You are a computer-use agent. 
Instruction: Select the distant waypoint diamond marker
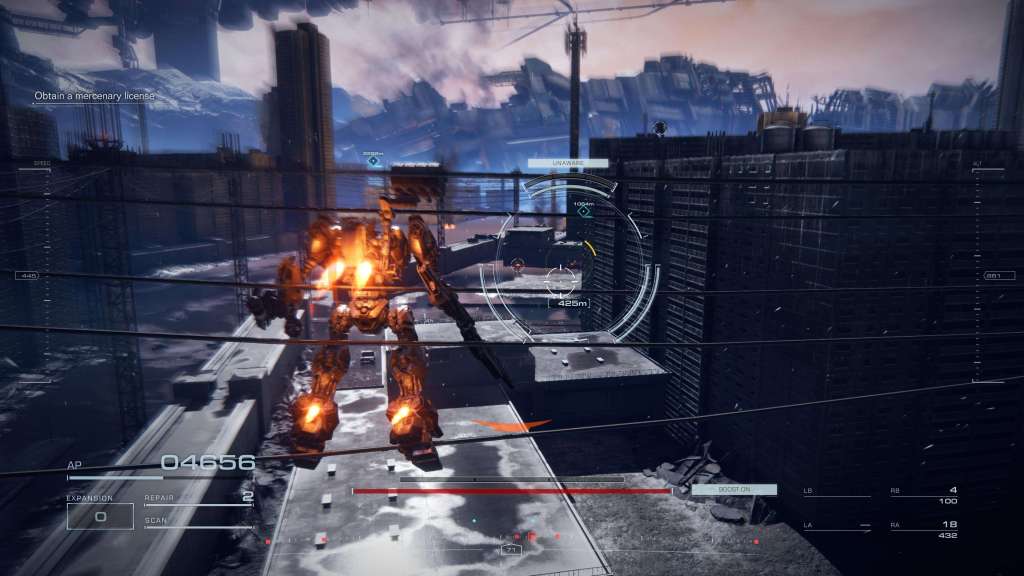pyautogui.click(x=373, y=160)
